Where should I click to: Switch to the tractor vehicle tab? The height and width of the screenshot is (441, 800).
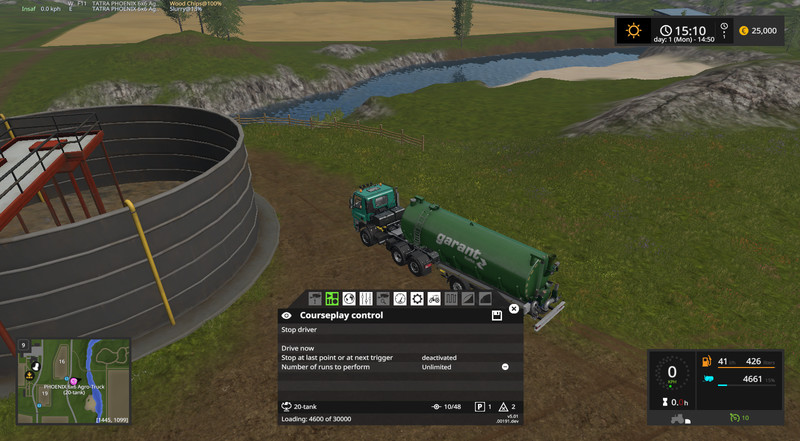[434, 298]
